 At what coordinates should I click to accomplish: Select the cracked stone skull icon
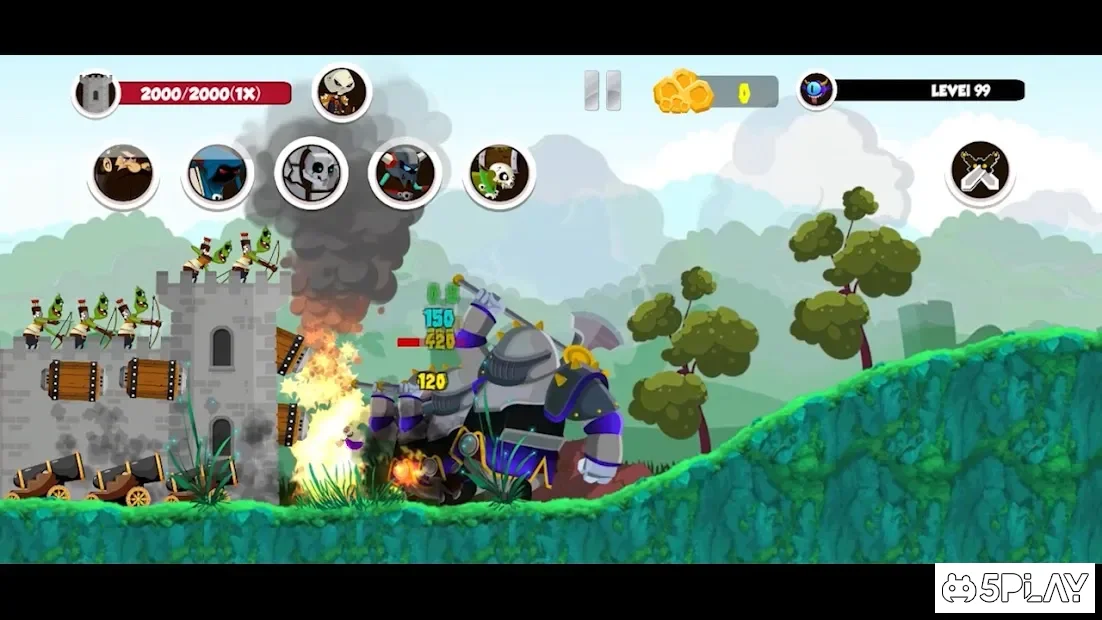click(311, 173)
